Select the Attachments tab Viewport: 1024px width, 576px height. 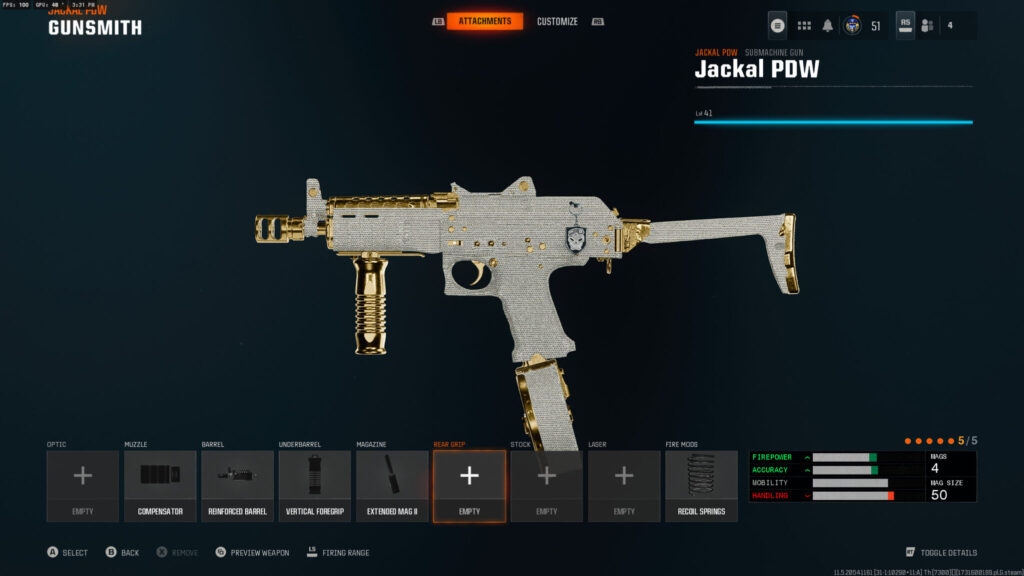pos(484,21)
